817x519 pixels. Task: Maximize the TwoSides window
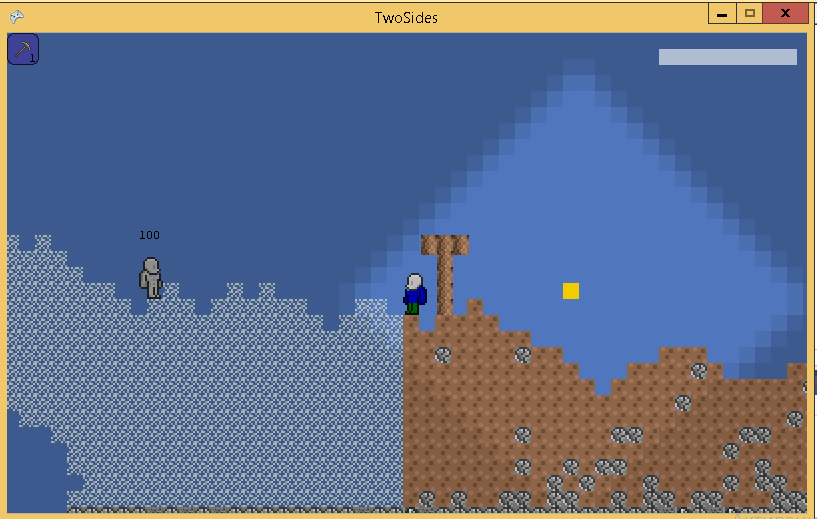pos(749,14)
